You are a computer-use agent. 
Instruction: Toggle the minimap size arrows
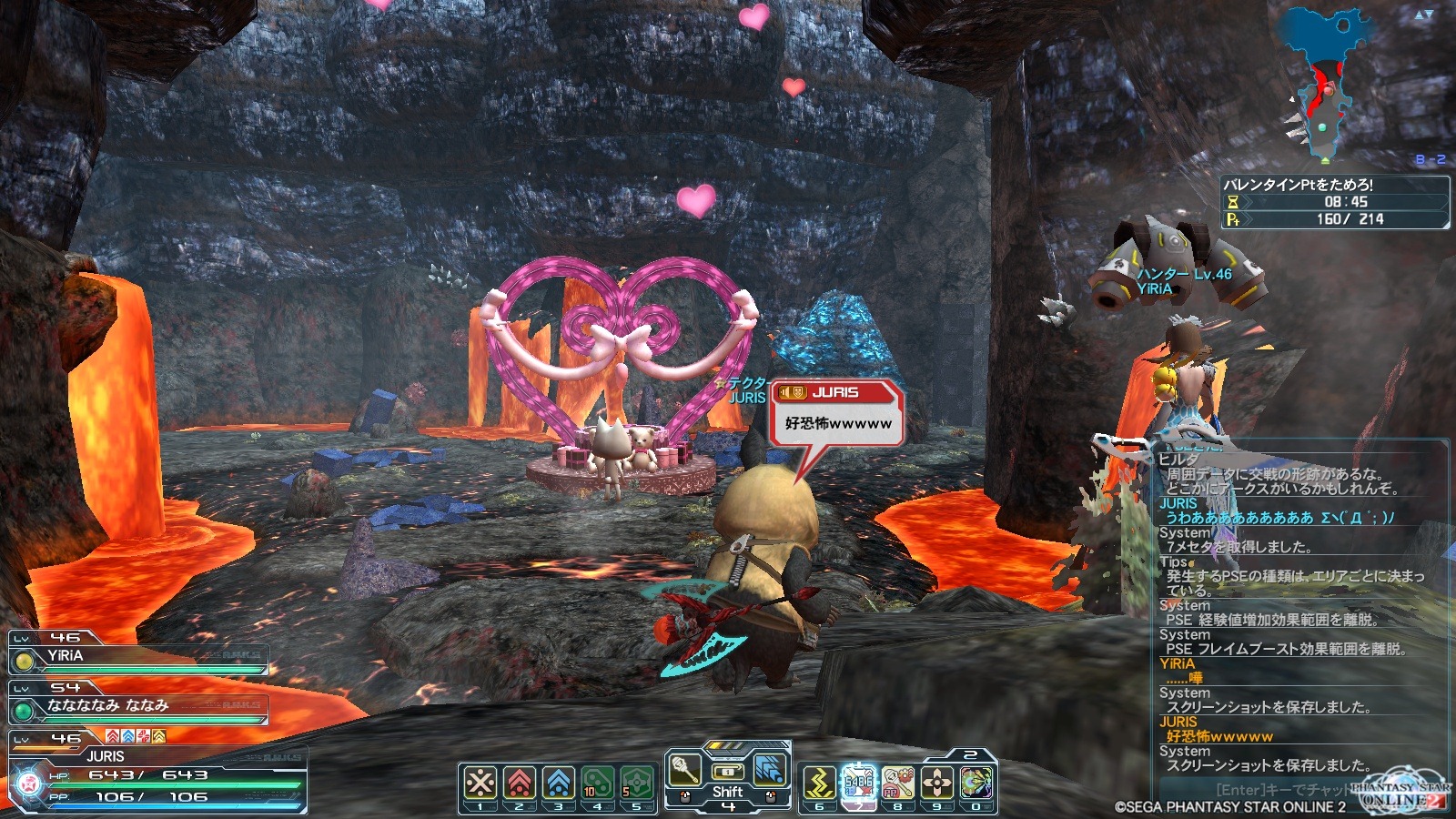coord(1424,15)
